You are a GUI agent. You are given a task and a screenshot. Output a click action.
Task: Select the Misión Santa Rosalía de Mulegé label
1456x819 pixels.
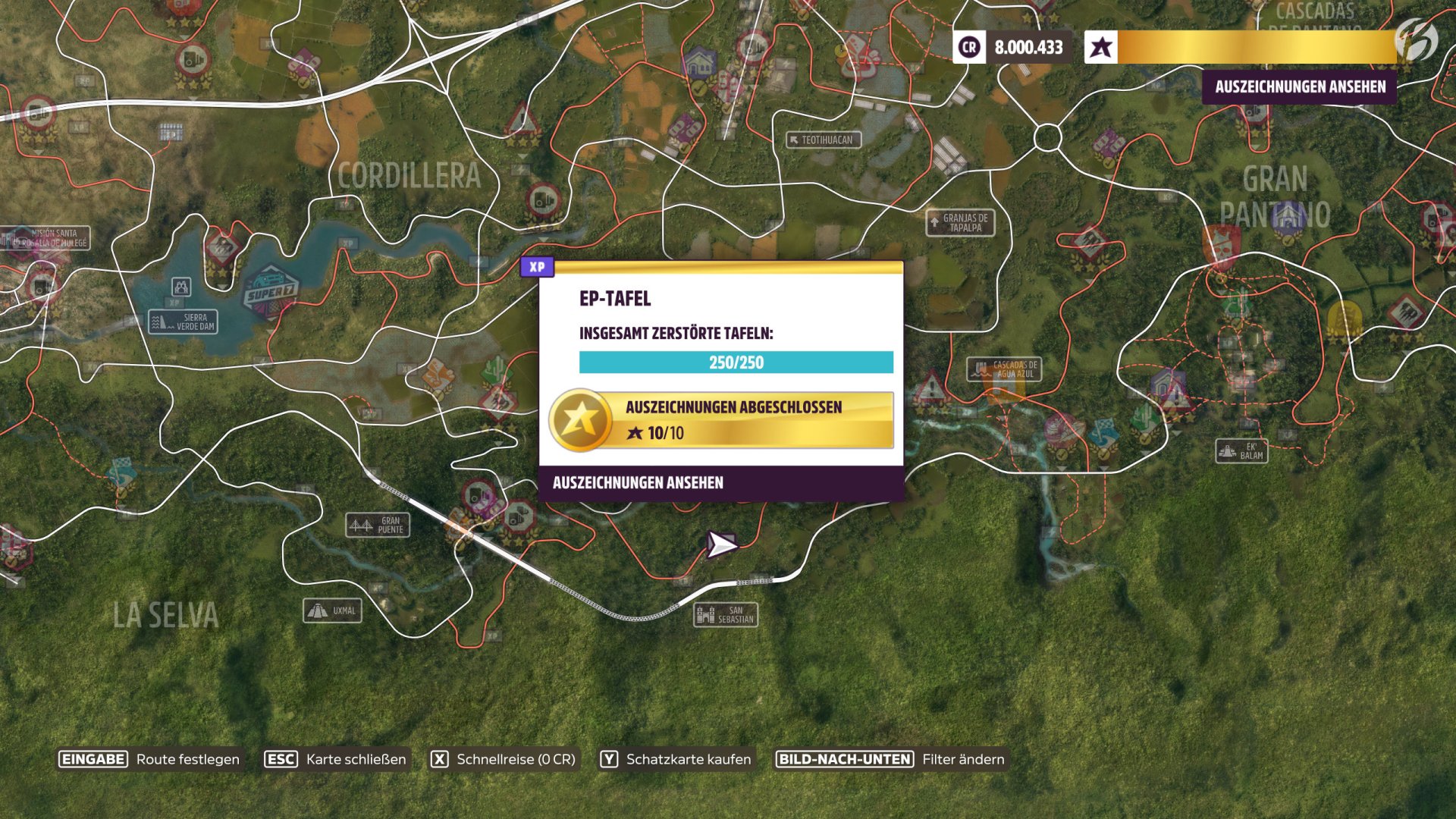pyautogui.click(x=47, y=238)
